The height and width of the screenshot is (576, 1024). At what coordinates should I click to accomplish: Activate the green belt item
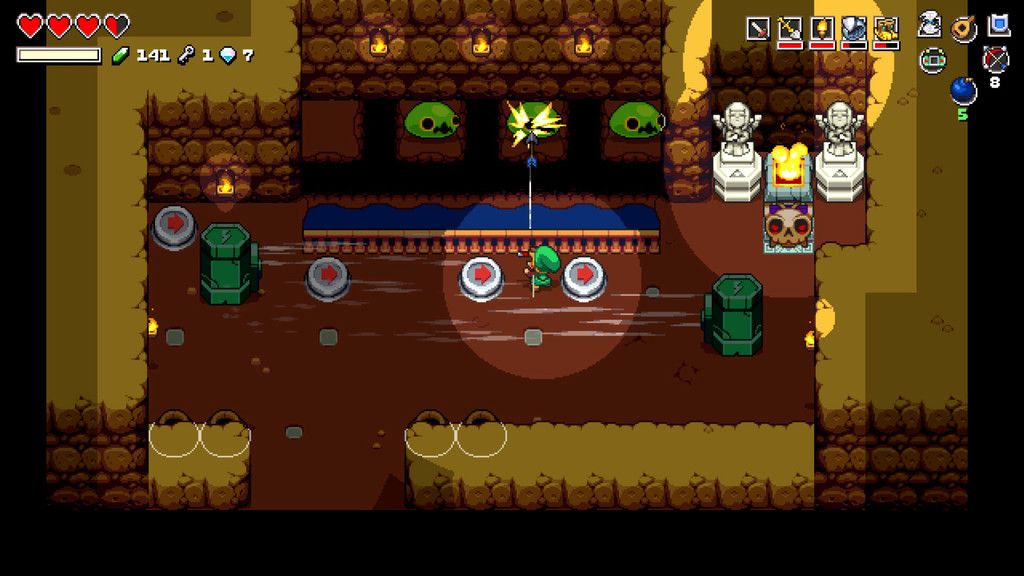(931, 60)
